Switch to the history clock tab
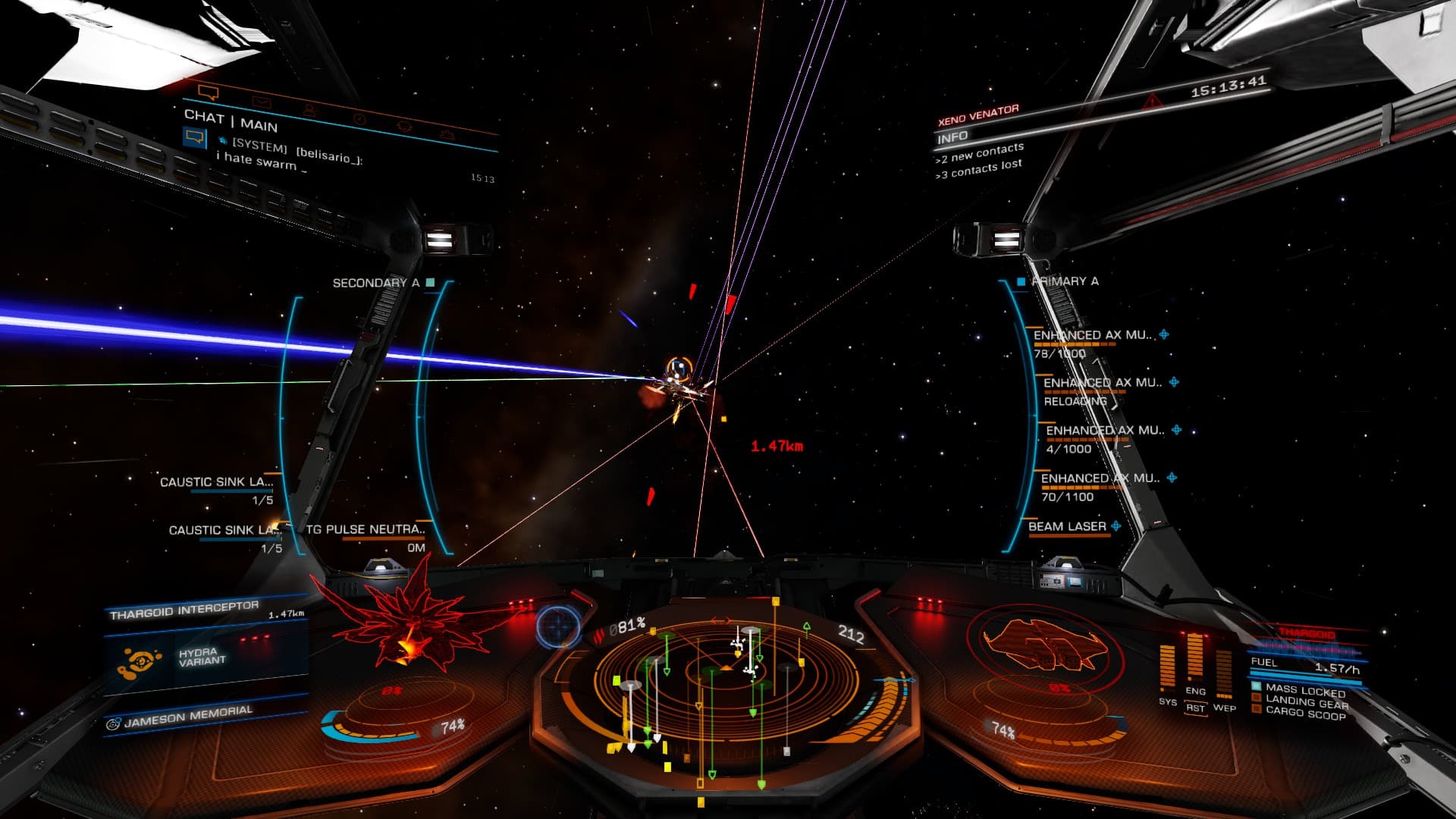The height and width of the screenshot is (819, 1456). point(359,119)
